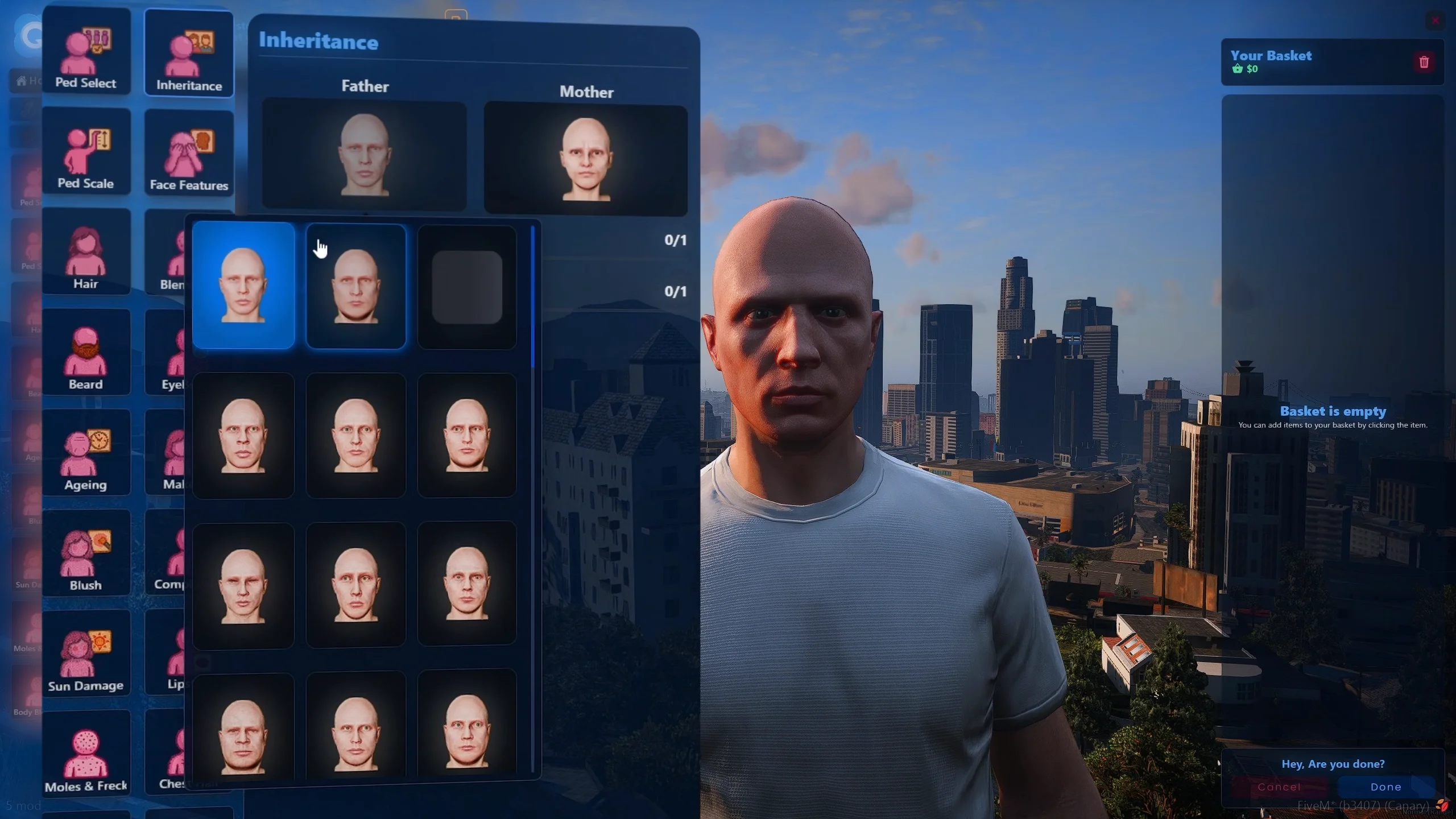Click the Mother face preview
The image size is (1456, 819).
coord(585,160)
